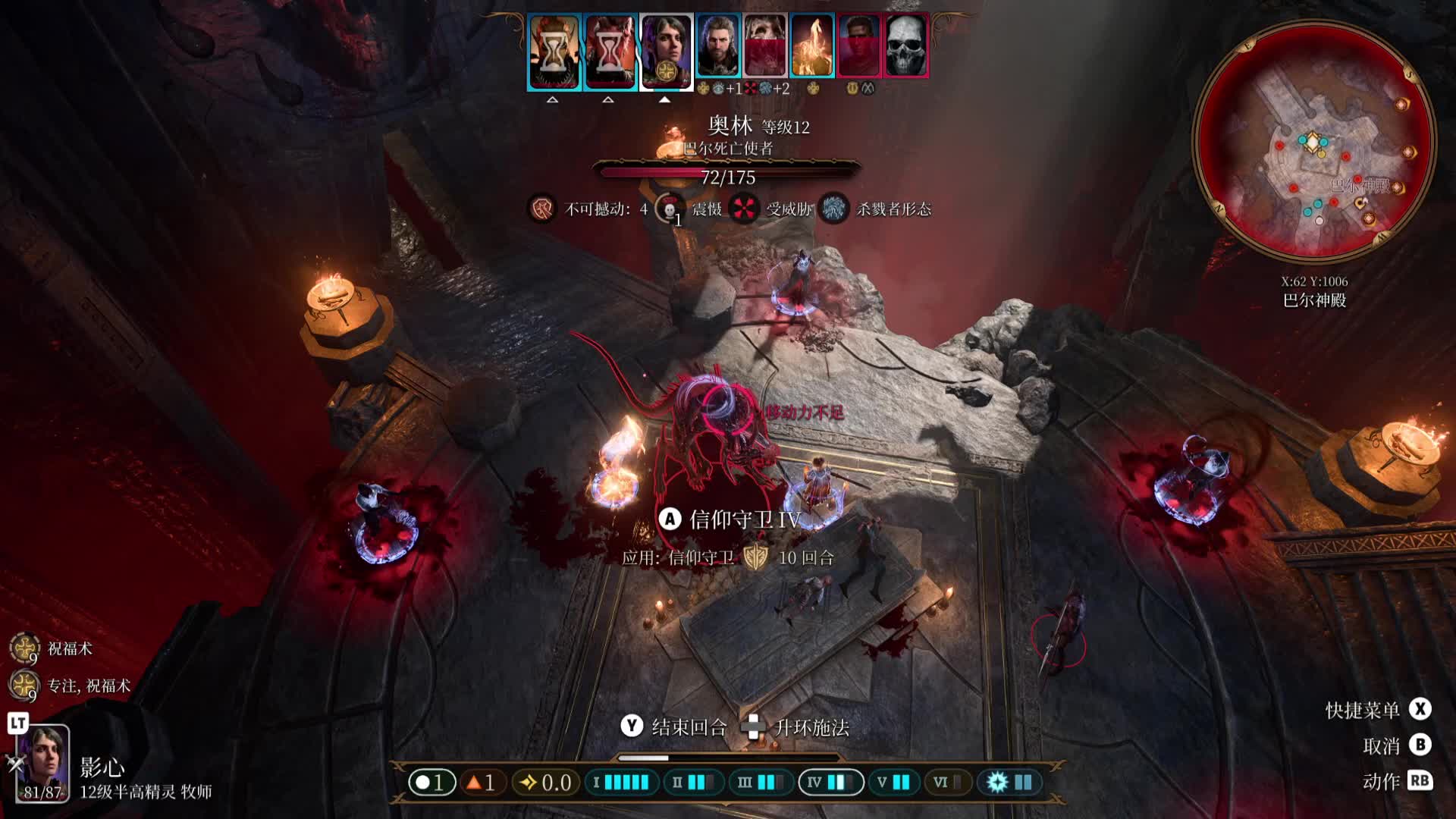View the Bless condition icon

coord(24,648)
